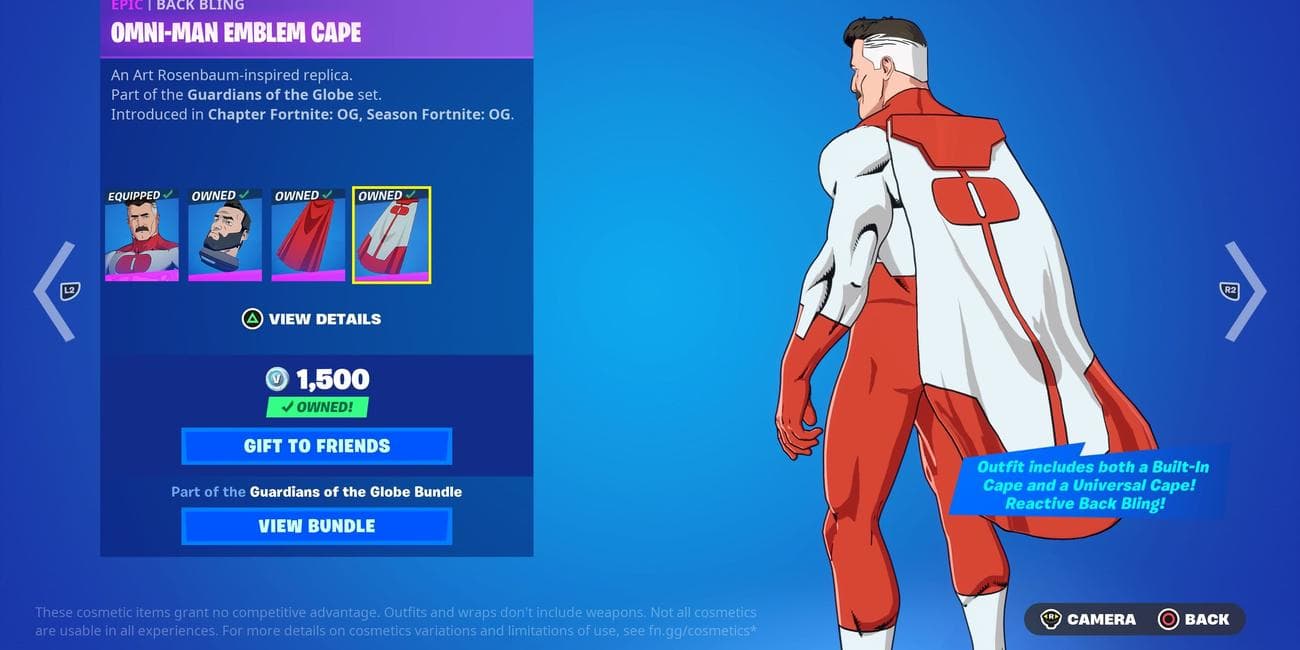This screenshot has height=650, width=1300.
Task: Click the Back button
Action: [x=1194, y=619]
